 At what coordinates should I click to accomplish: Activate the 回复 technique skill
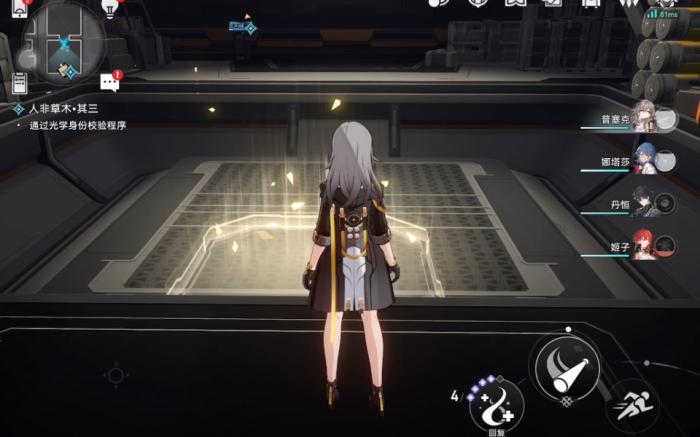coord(496,405)
